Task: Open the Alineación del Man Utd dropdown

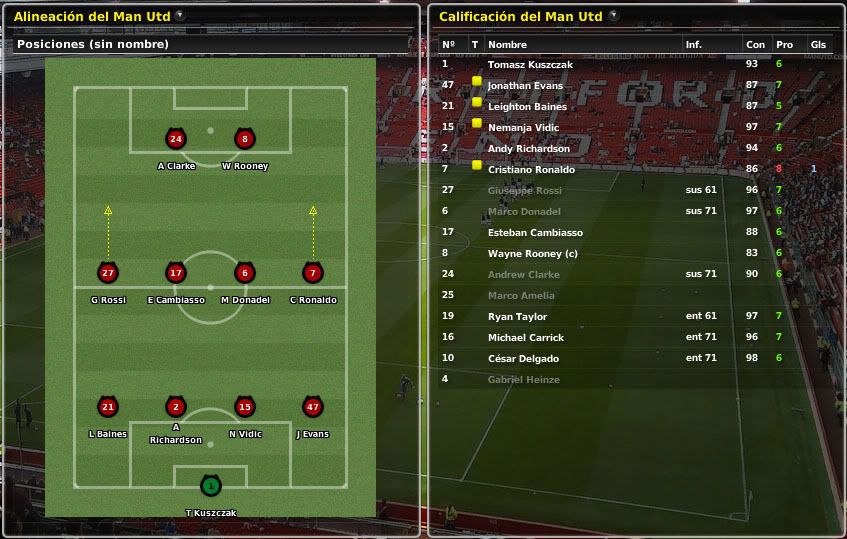Action: [x=179, y=16]
